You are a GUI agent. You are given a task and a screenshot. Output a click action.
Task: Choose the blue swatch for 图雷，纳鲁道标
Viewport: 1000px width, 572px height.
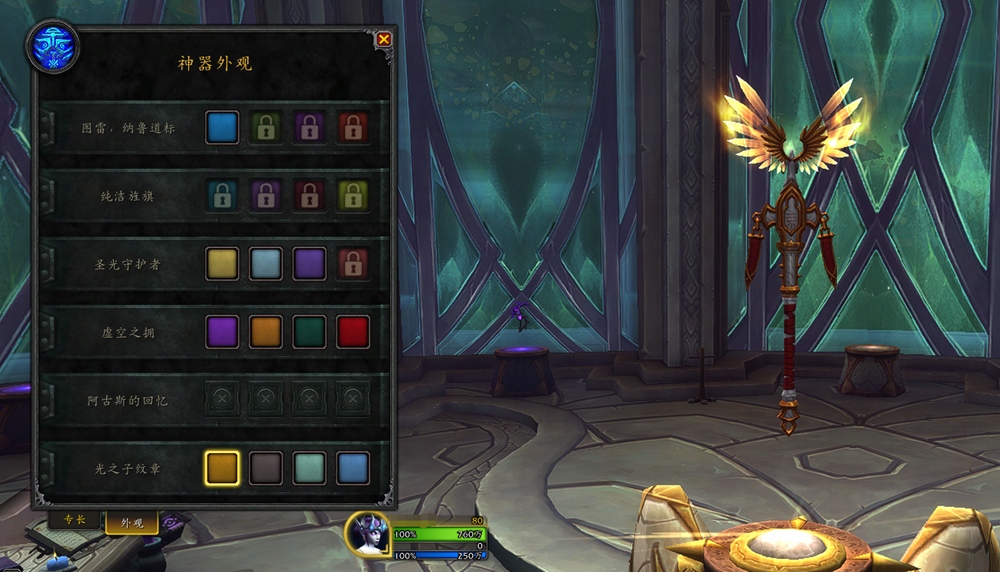(x=222, y=128)
